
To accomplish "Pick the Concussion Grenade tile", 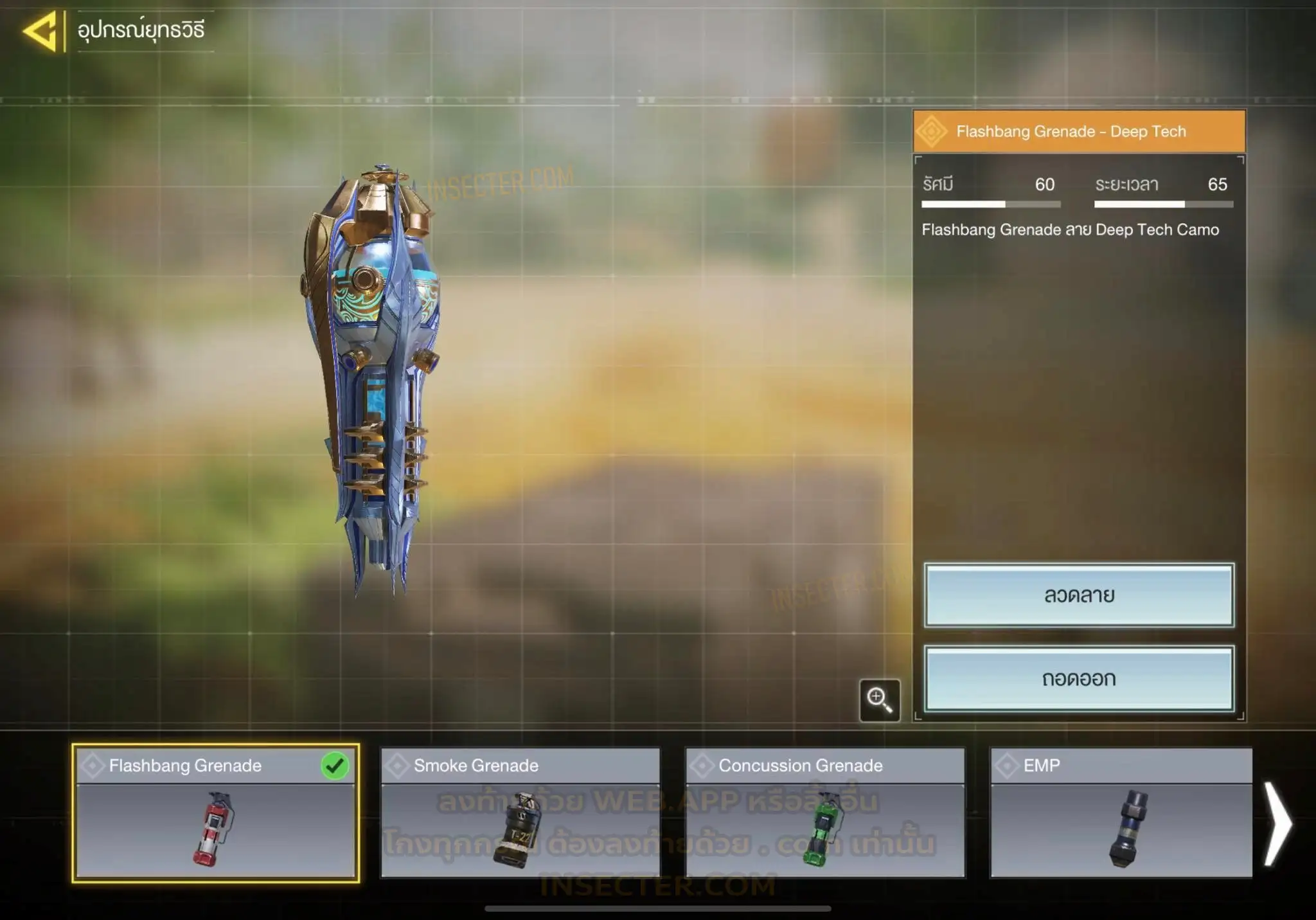I will point(825,813).
